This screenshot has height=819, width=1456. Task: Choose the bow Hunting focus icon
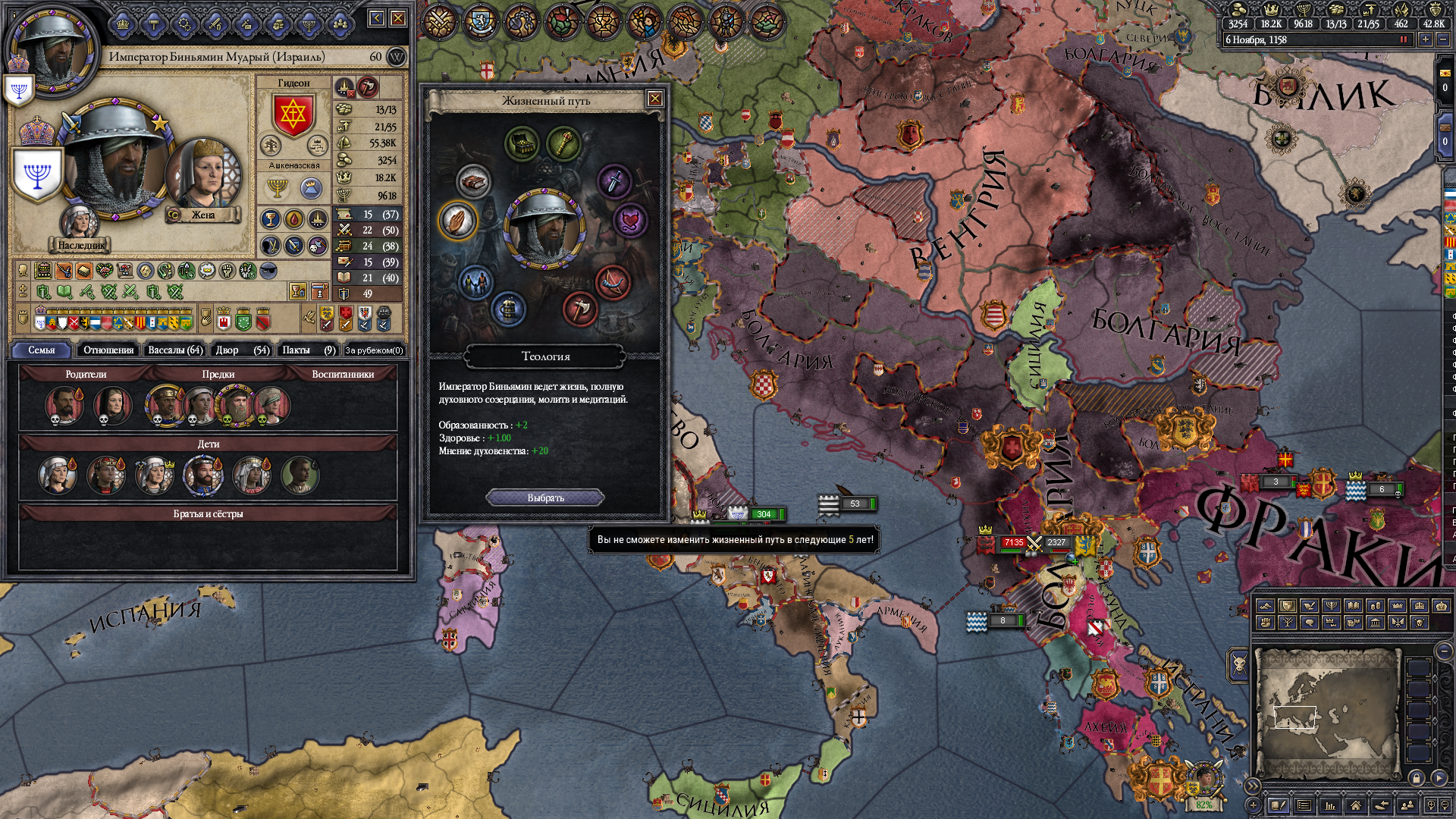click(x=613, y=282)
